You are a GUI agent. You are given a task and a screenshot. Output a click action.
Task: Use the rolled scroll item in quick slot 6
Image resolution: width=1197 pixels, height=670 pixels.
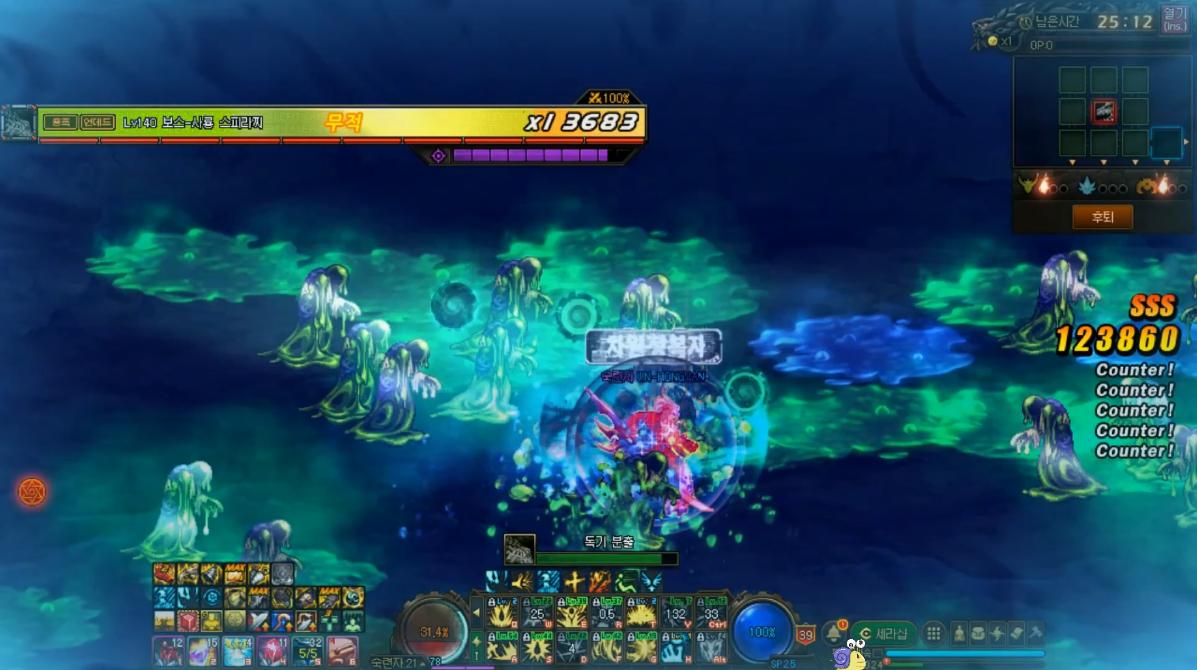click(341, 651)
